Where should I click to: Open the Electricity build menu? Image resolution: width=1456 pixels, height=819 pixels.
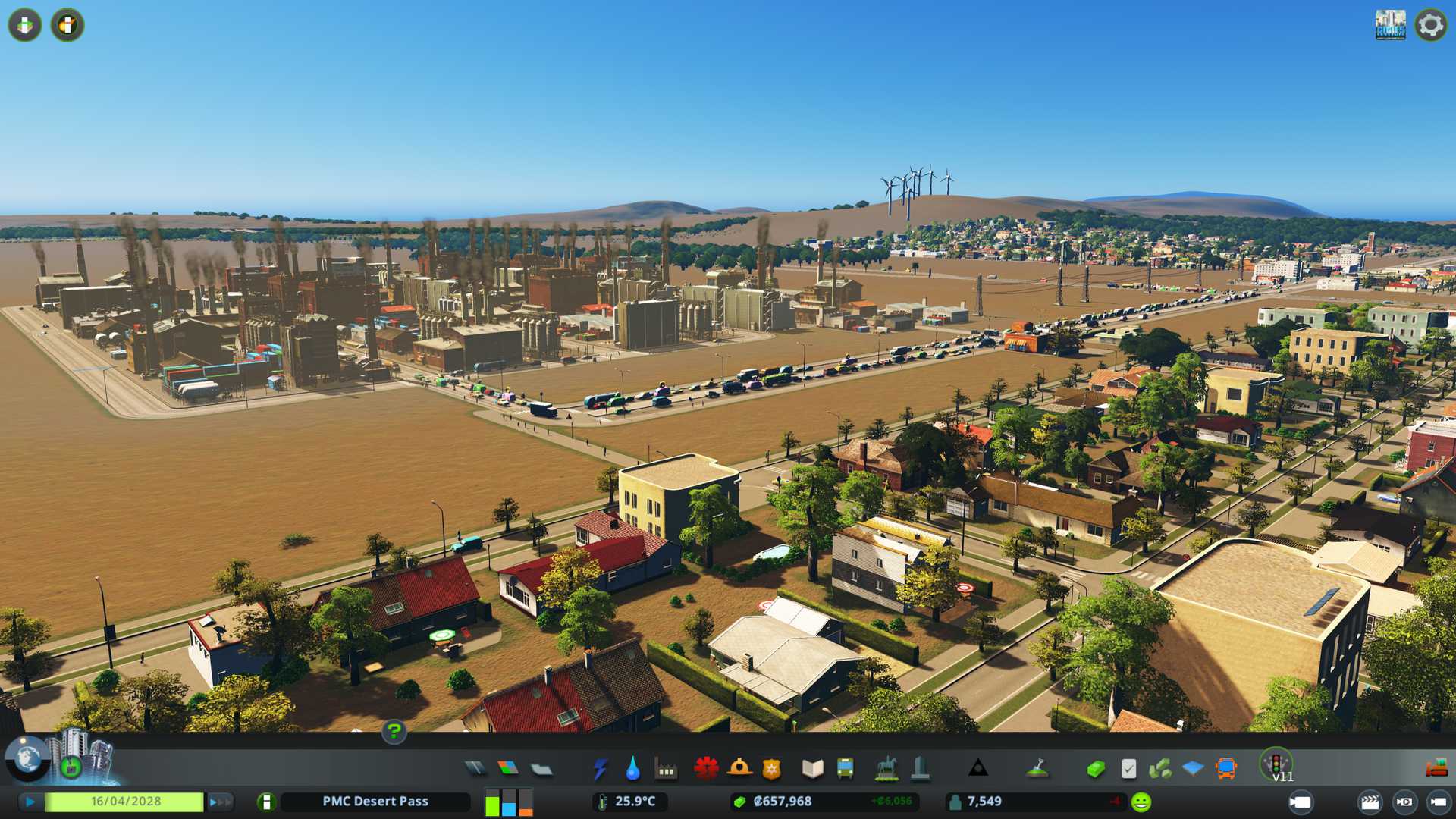600,769
